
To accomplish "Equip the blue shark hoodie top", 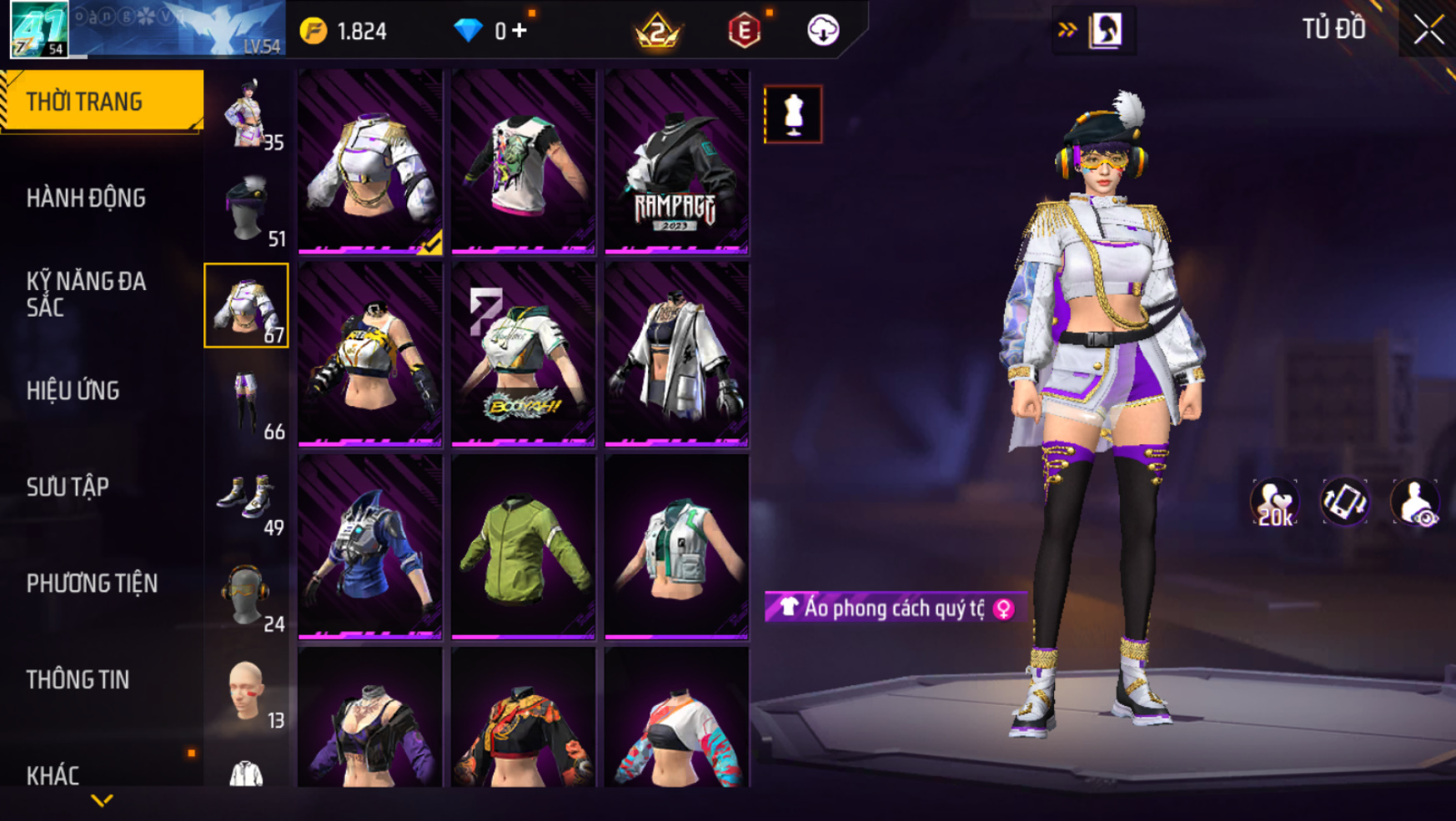I will [x=369, y=547].
